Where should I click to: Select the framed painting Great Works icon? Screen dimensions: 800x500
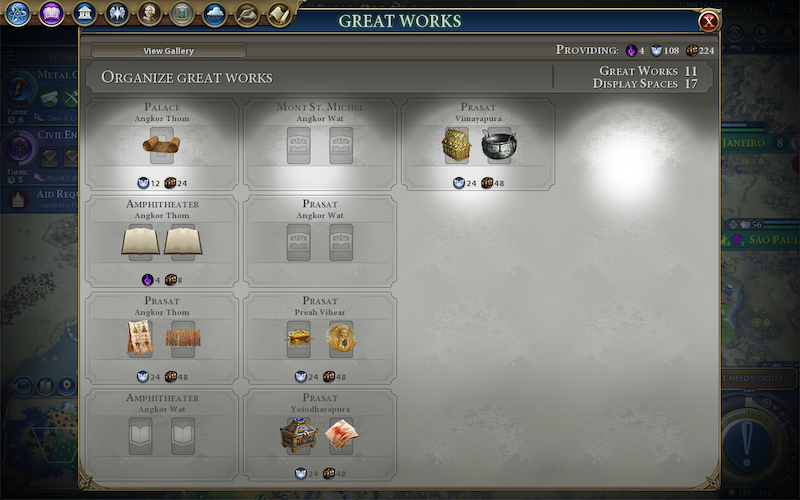181,14
